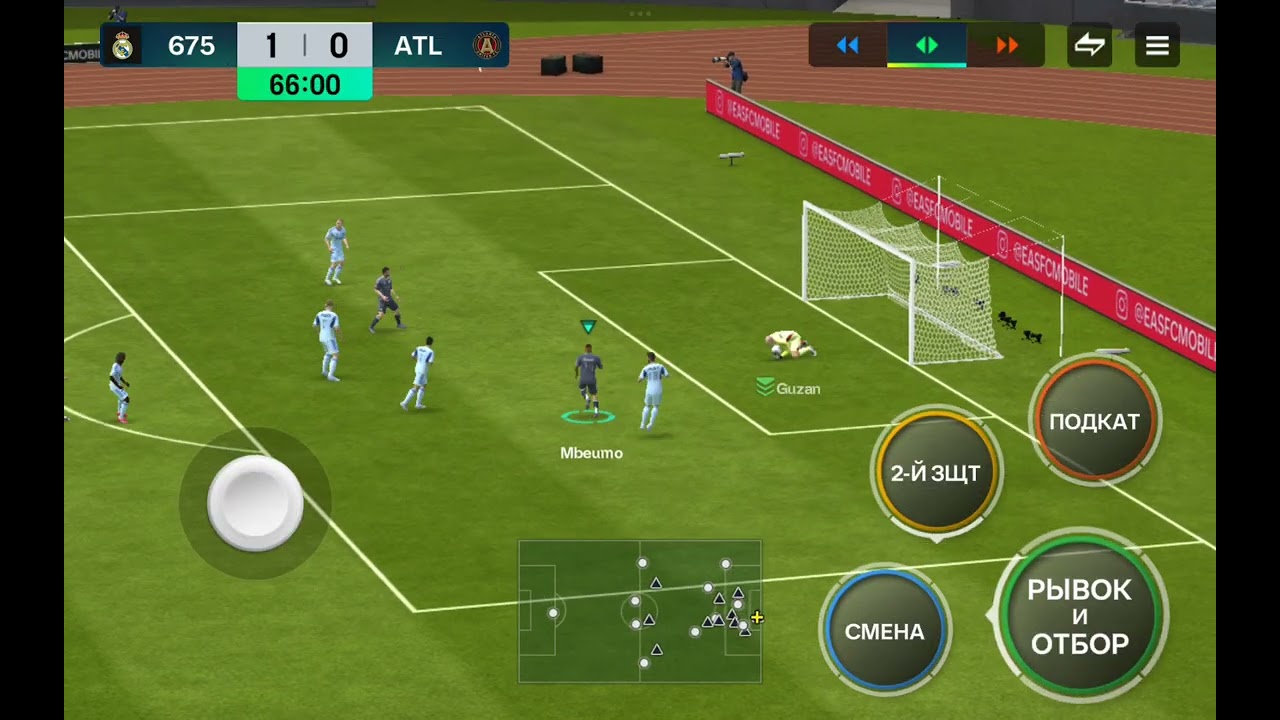
Task: Tap the swap arrows icon button
Action: pyautogui.click(x=1089, y=46)
